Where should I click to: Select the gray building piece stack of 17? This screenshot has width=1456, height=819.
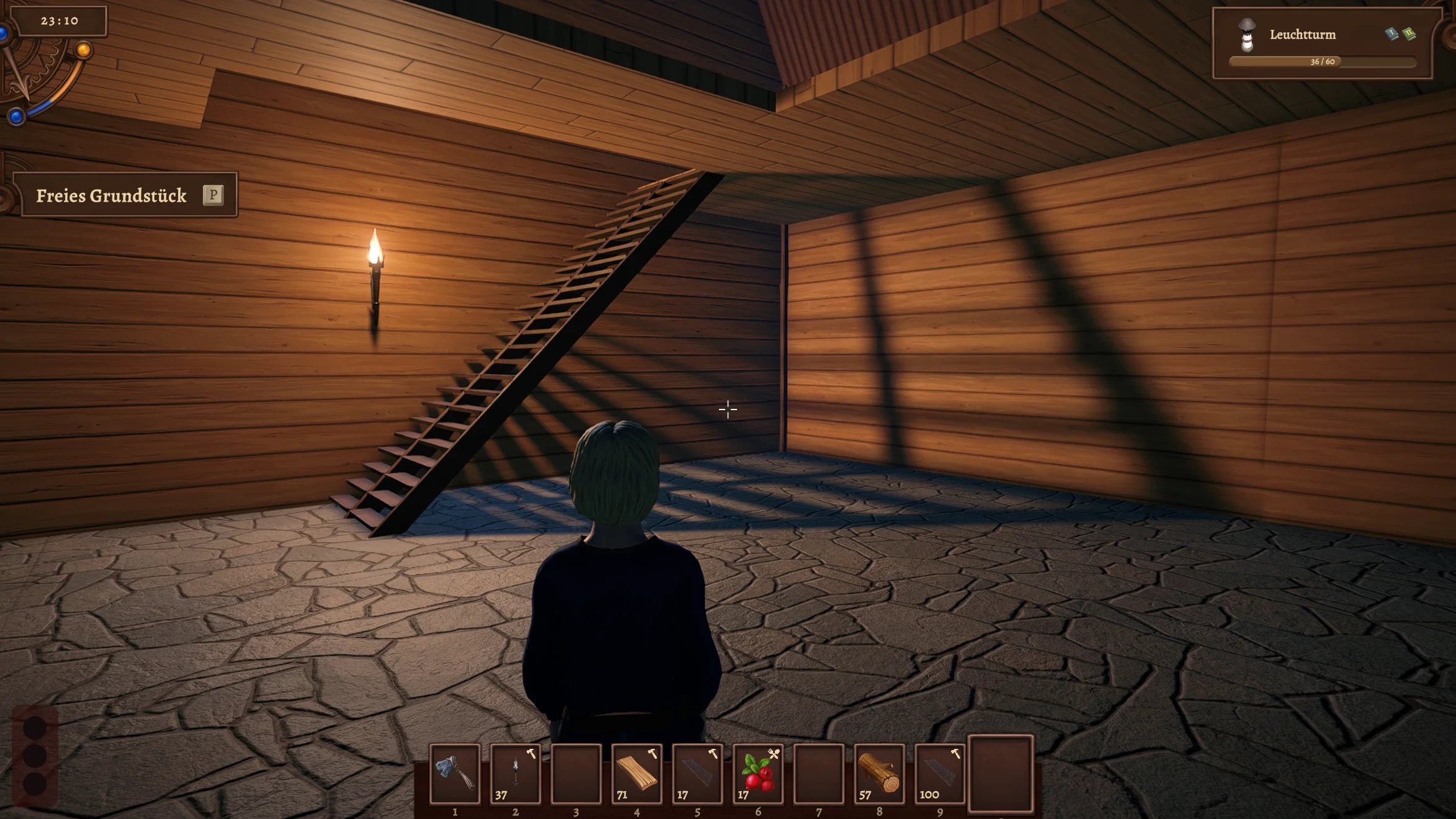(x=697, y=773)
